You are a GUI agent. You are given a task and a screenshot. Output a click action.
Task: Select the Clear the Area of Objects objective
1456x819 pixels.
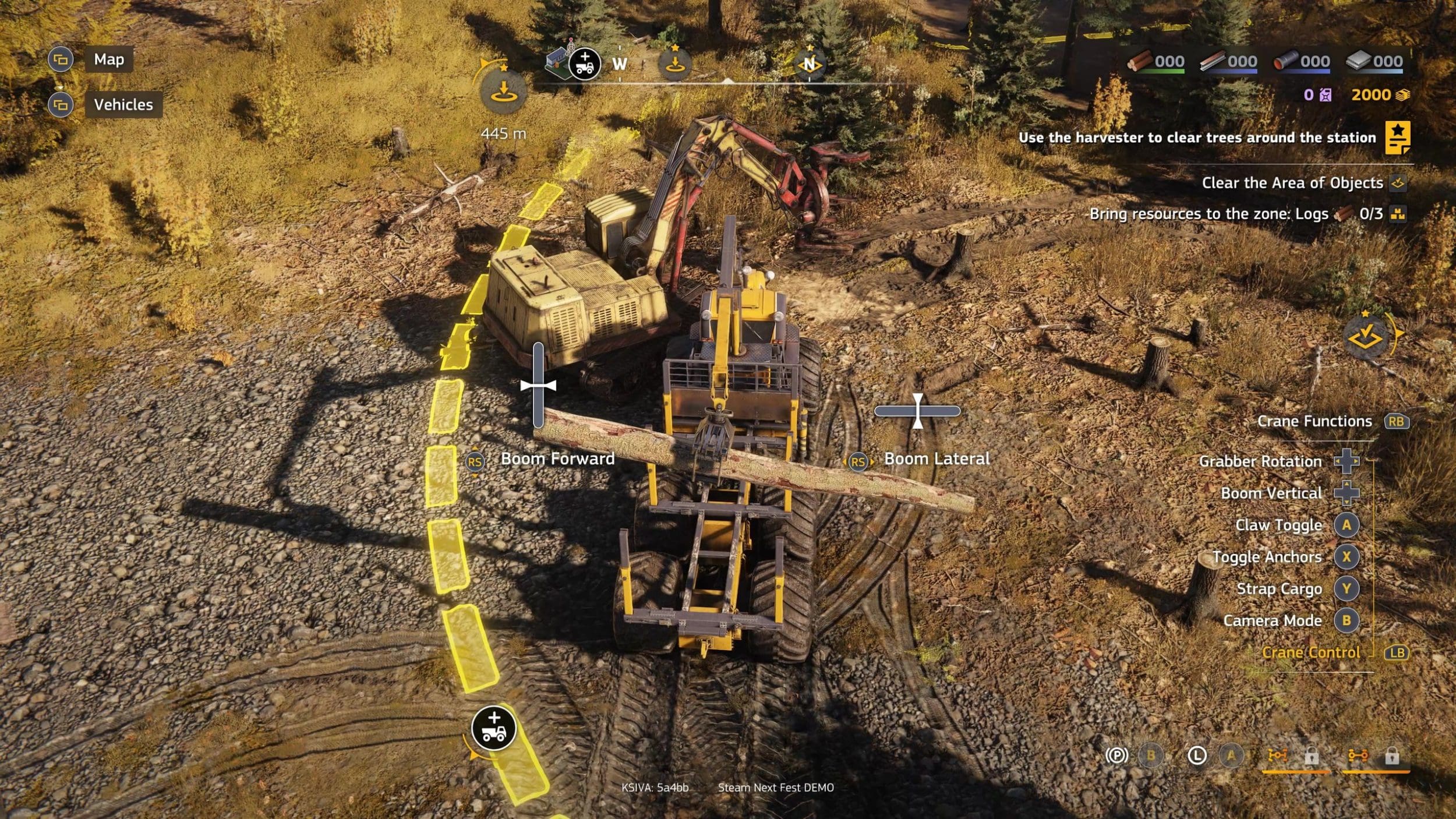(x=1292, y=183)
